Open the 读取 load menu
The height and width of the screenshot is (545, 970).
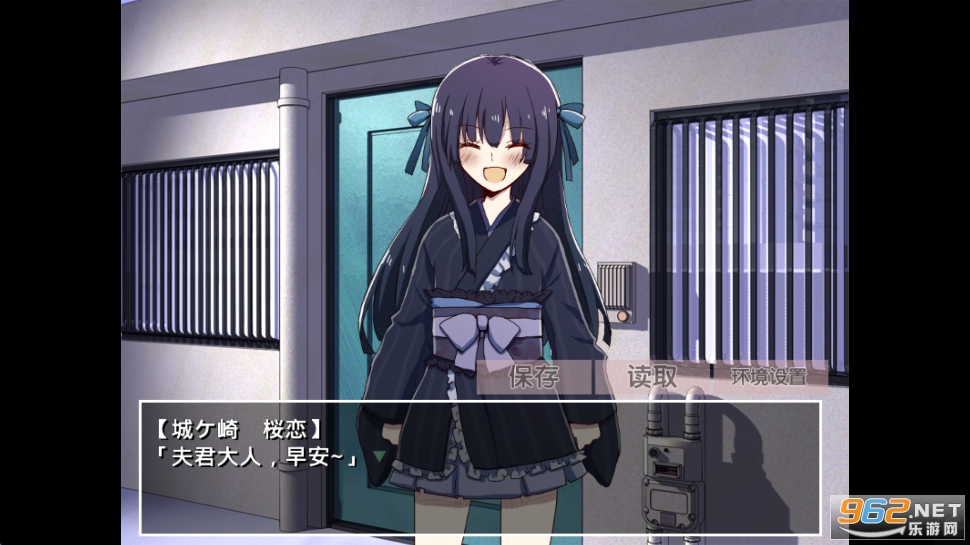tap(652, 377)
